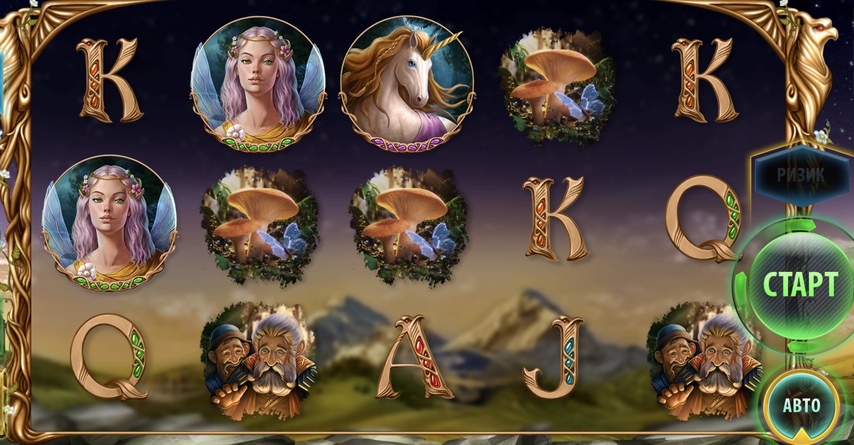
Task: Spin the reels with the СТАРТ button
Action: (798, 283)
